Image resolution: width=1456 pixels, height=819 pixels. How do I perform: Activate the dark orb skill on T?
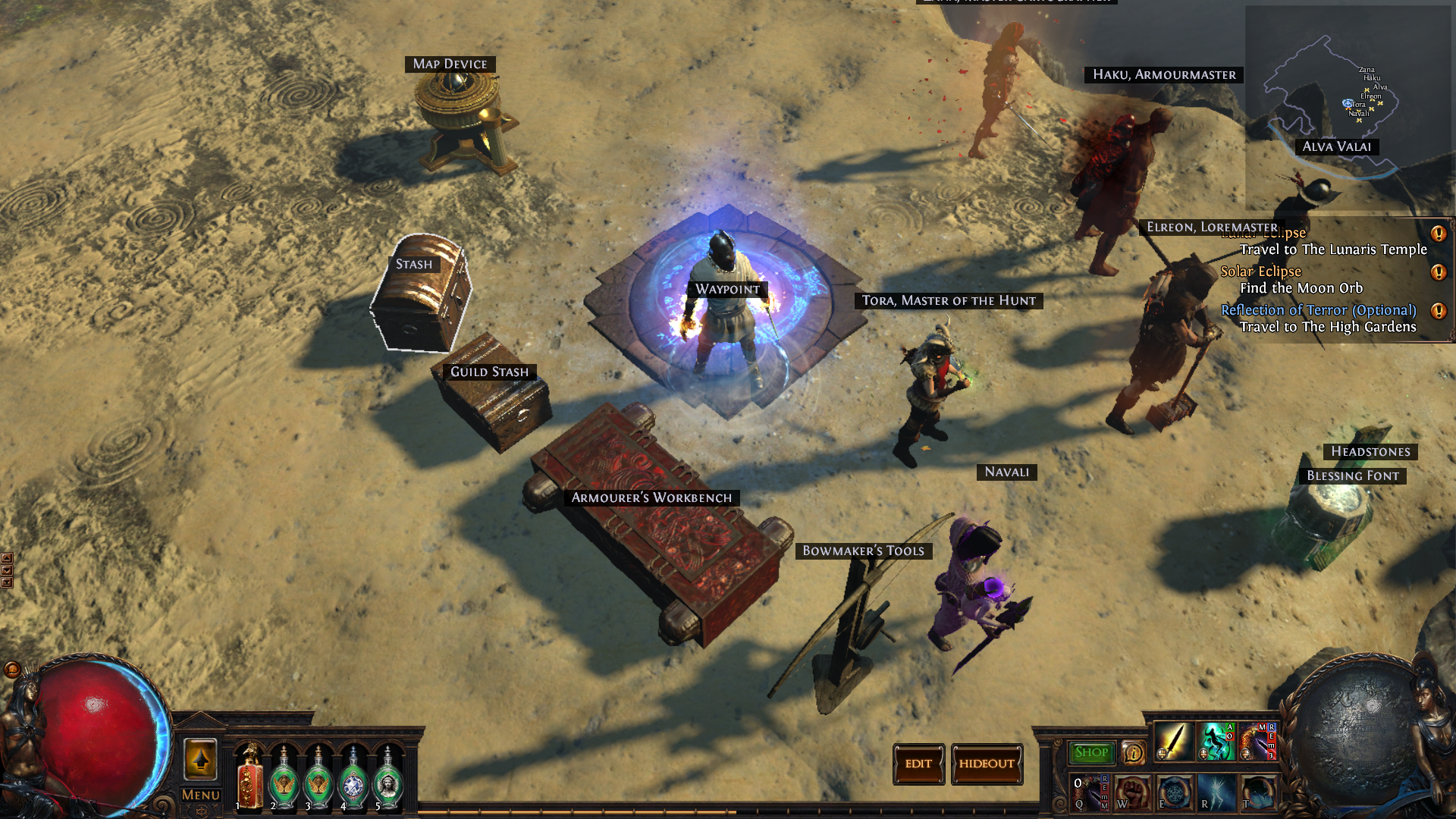click(1258, 792)
